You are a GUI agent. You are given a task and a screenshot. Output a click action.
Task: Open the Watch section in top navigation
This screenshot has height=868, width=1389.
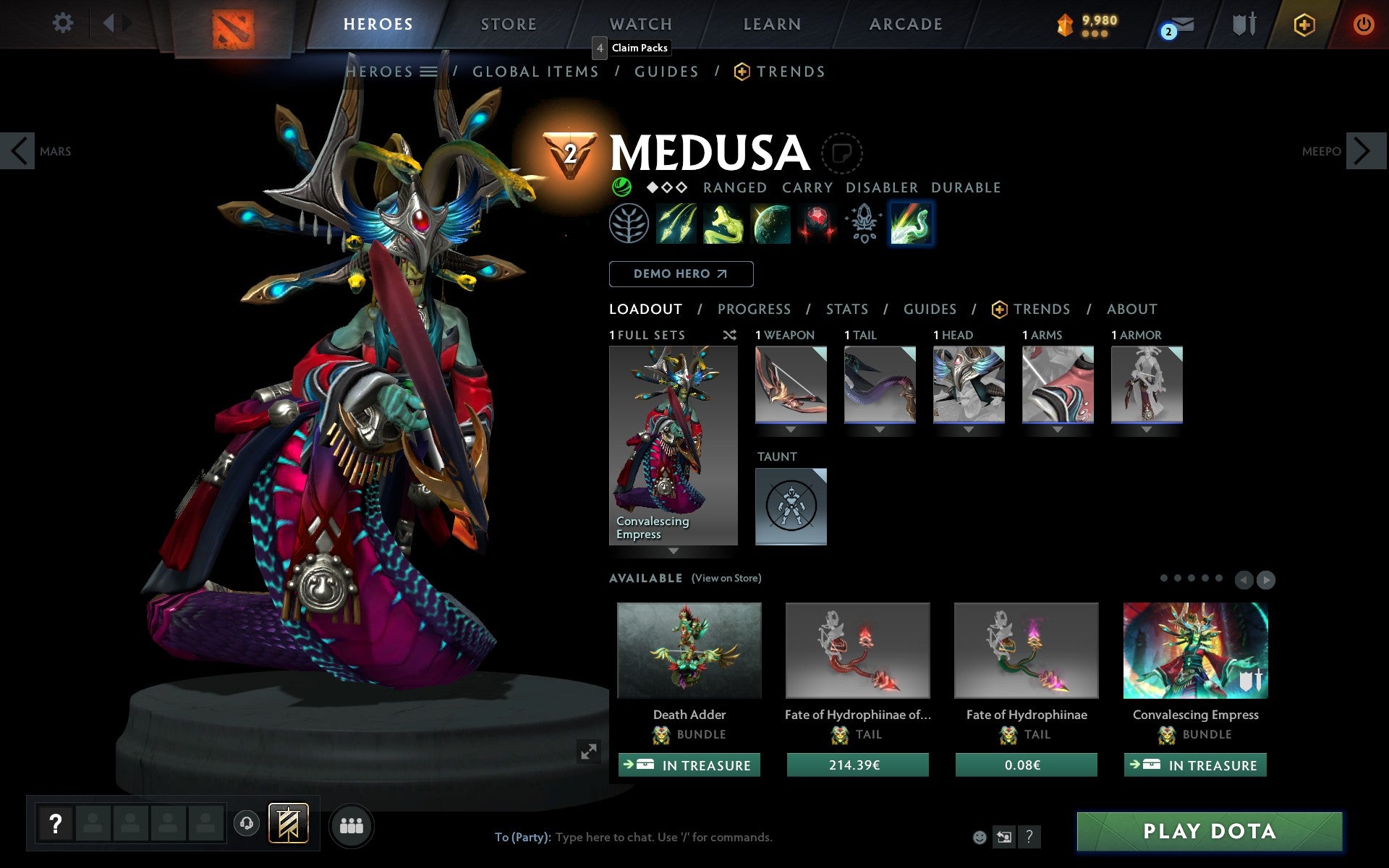click(640, 23)
